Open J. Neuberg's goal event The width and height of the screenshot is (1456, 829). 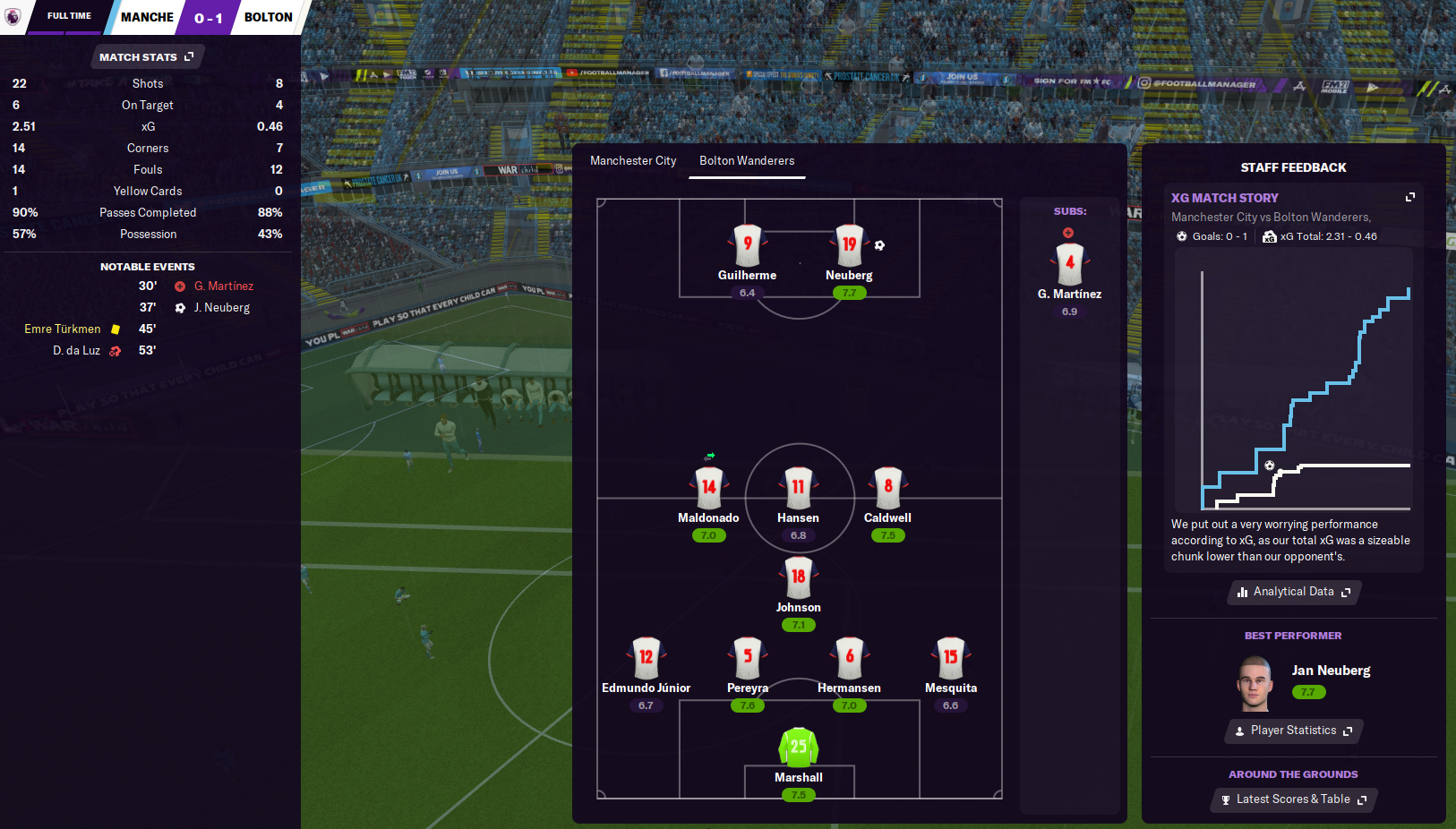pyautogui.click(x=221, y=308)
